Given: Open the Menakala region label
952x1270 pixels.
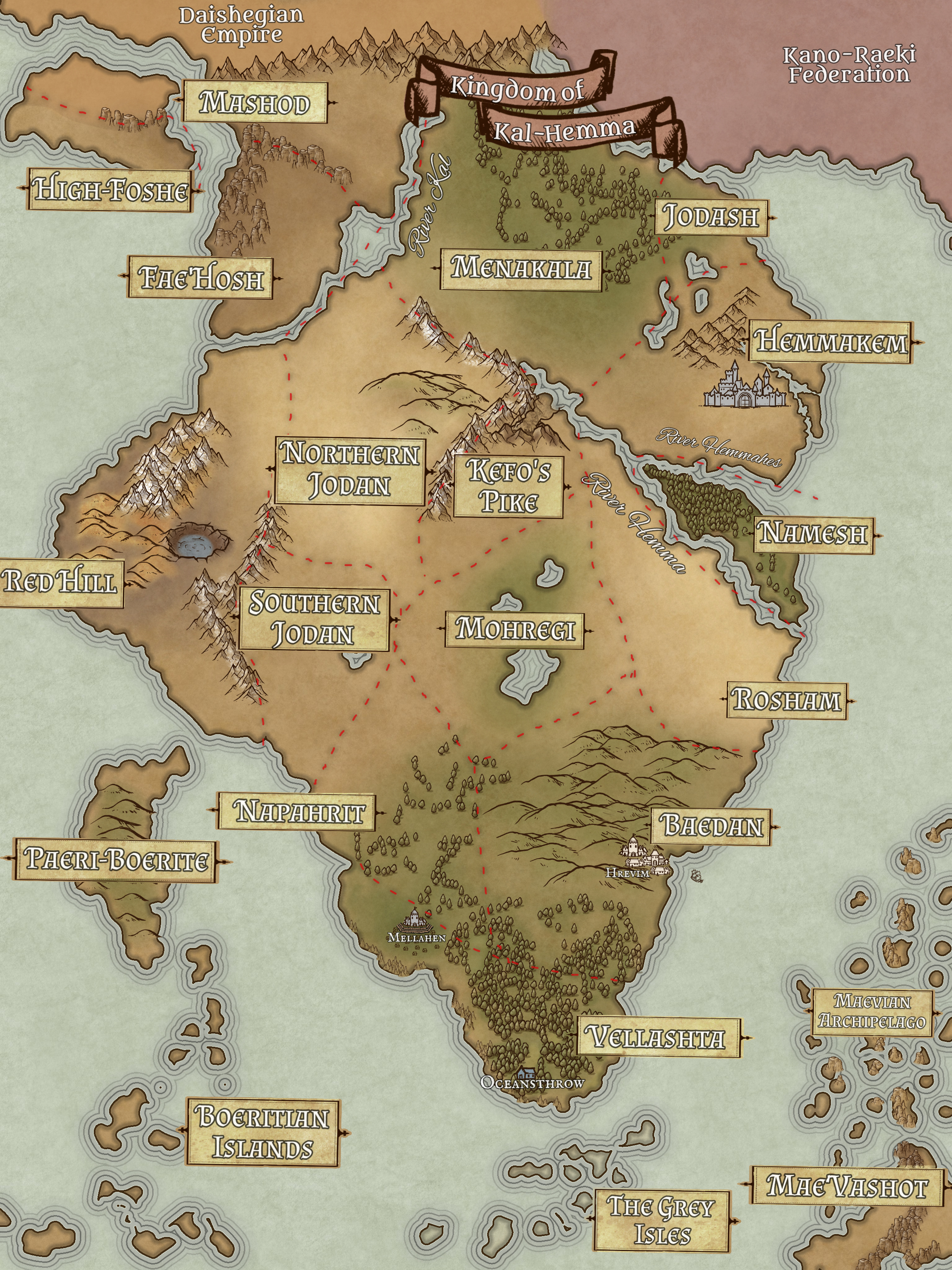Looking at the screenshot, I should (521, 269).
